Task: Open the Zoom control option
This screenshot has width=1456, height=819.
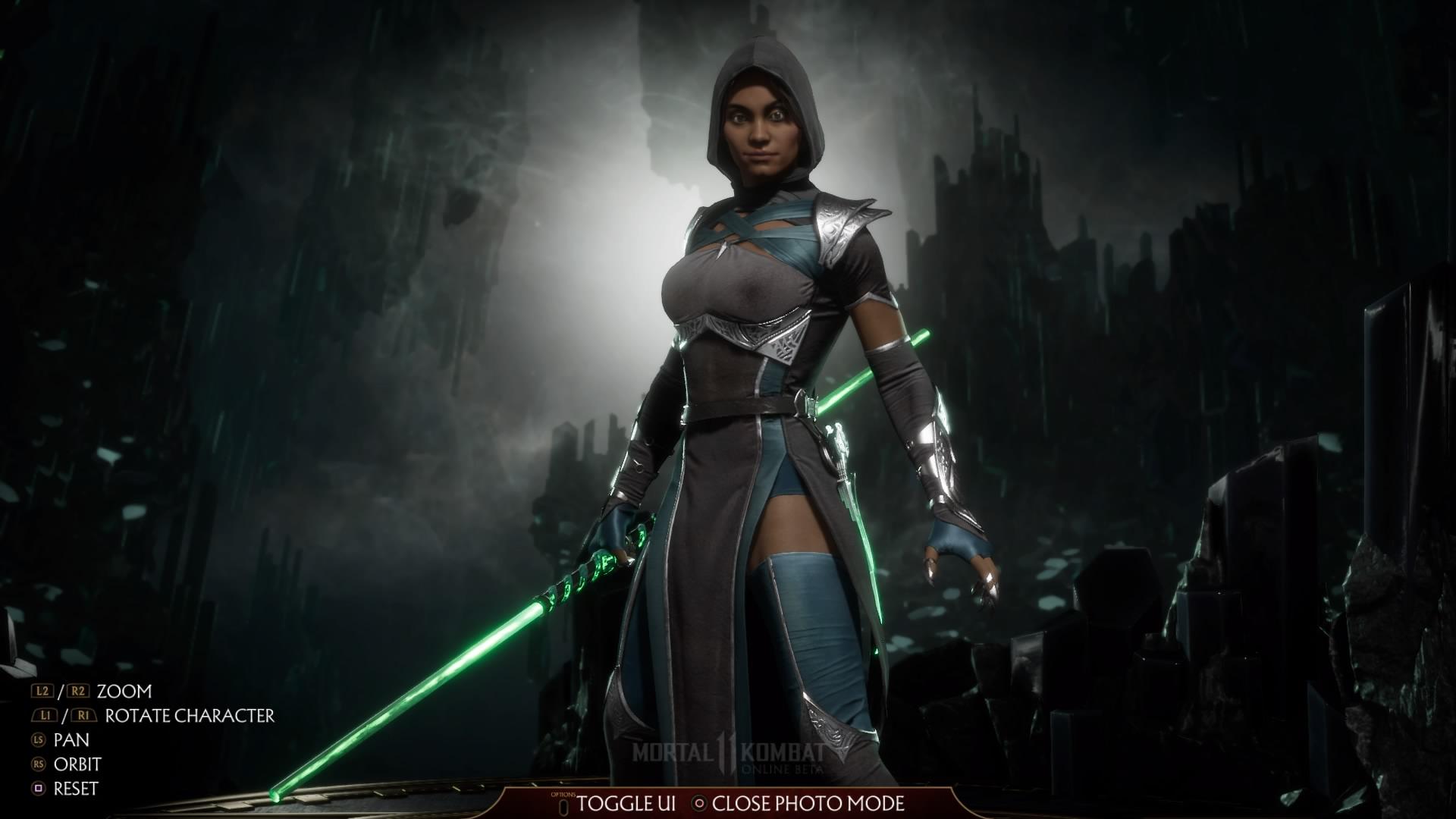Action: [124, 692]
